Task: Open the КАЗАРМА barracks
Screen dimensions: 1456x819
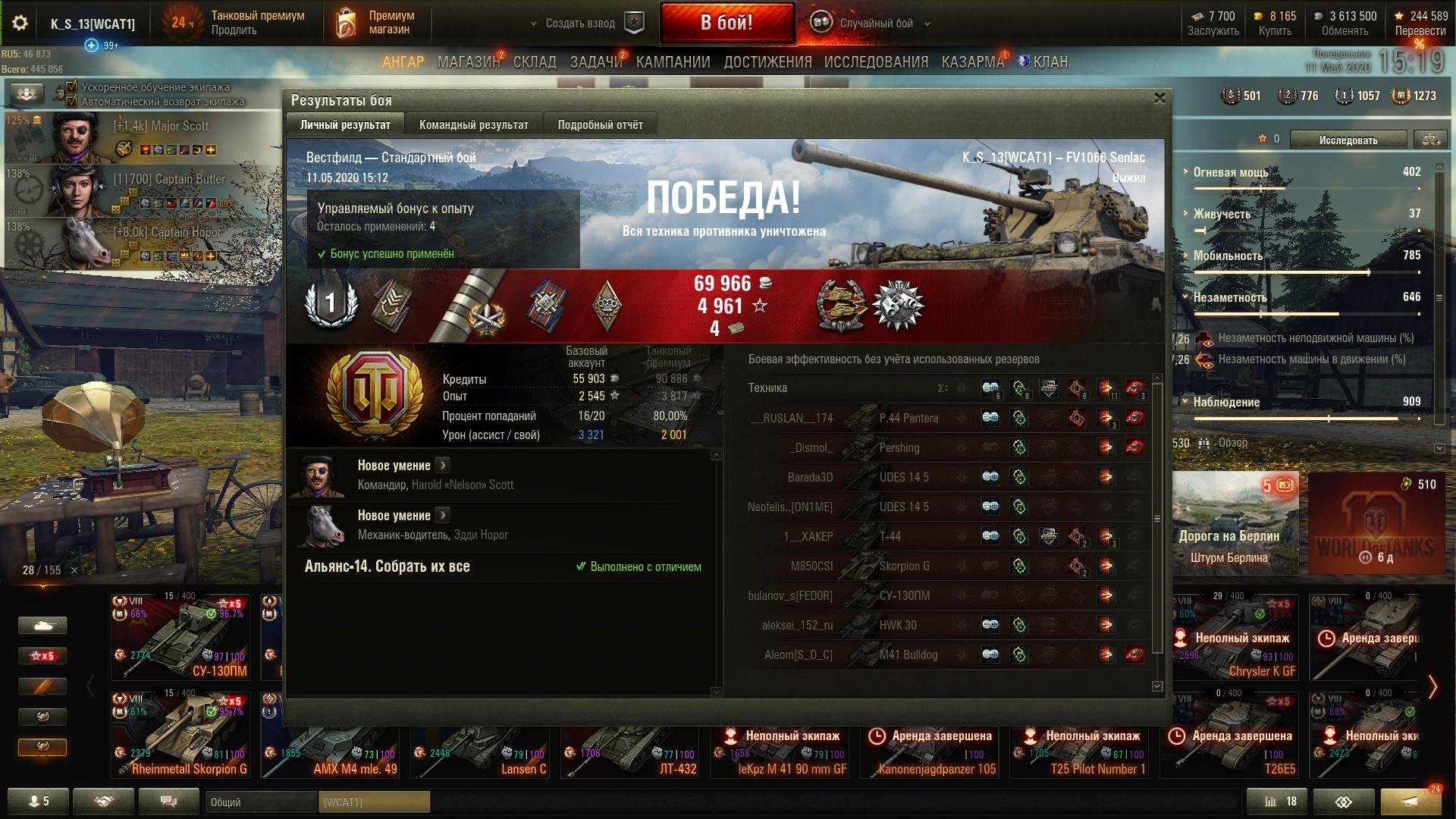Action: click(973, 62)
